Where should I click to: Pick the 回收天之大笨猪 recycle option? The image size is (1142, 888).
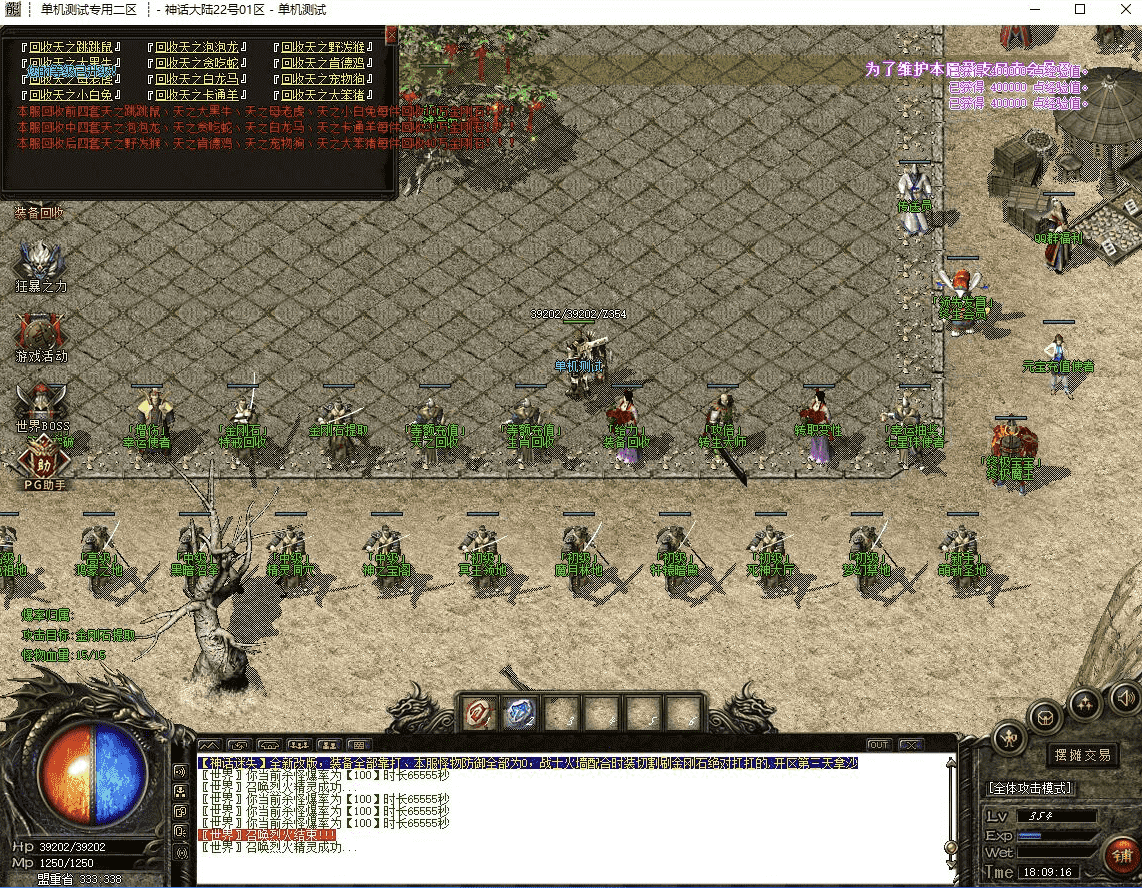pos(321,95)
